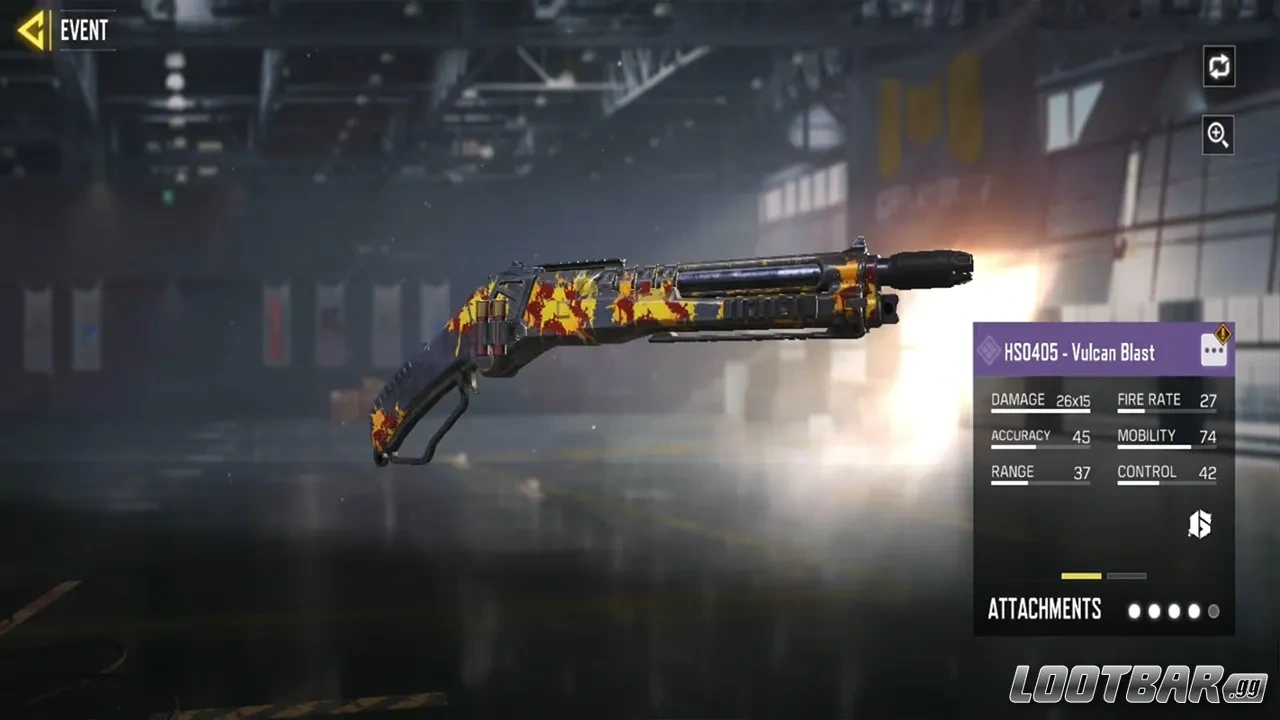Open the EVENT menu label
This screenshot has height=720, width=1280.
click(85, 30)
